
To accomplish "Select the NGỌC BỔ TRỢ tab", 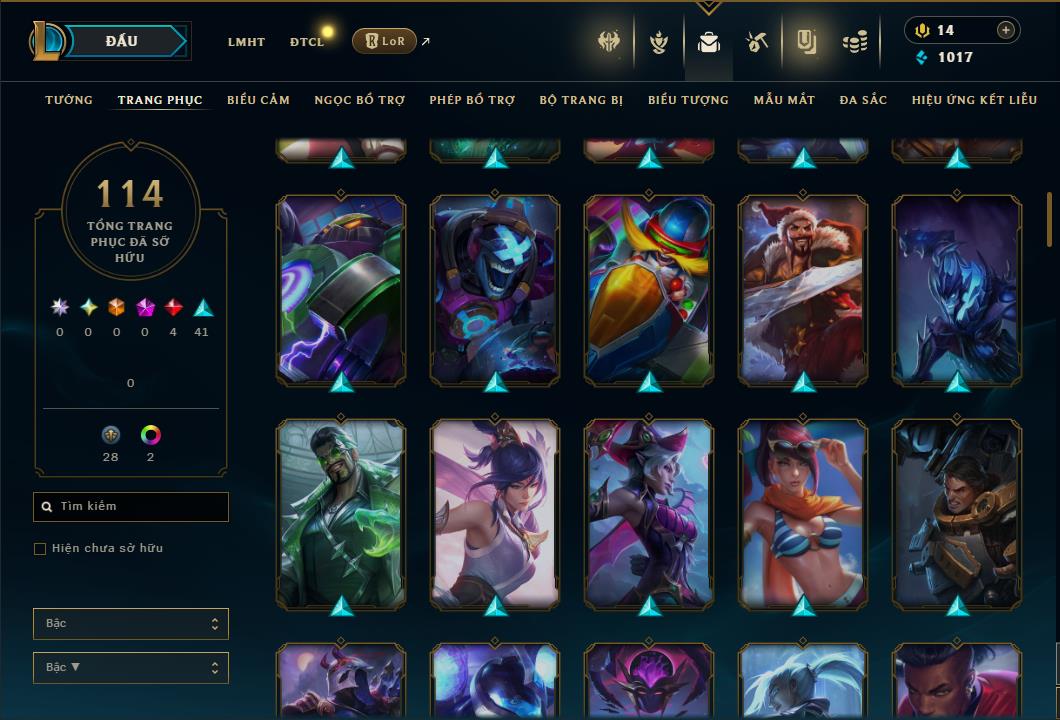I will coord(359,100).
